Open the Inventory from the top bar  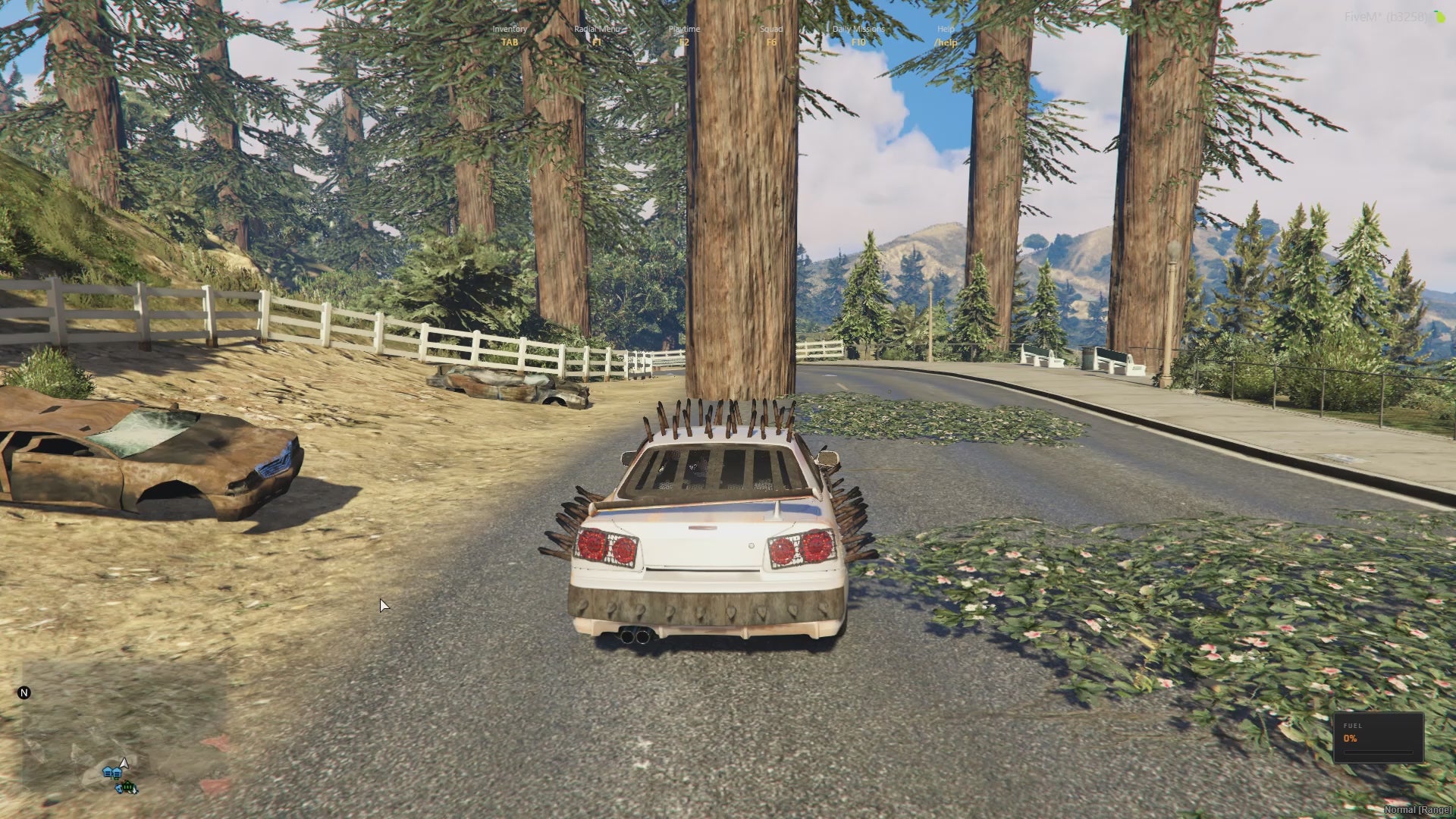point(510,35)
